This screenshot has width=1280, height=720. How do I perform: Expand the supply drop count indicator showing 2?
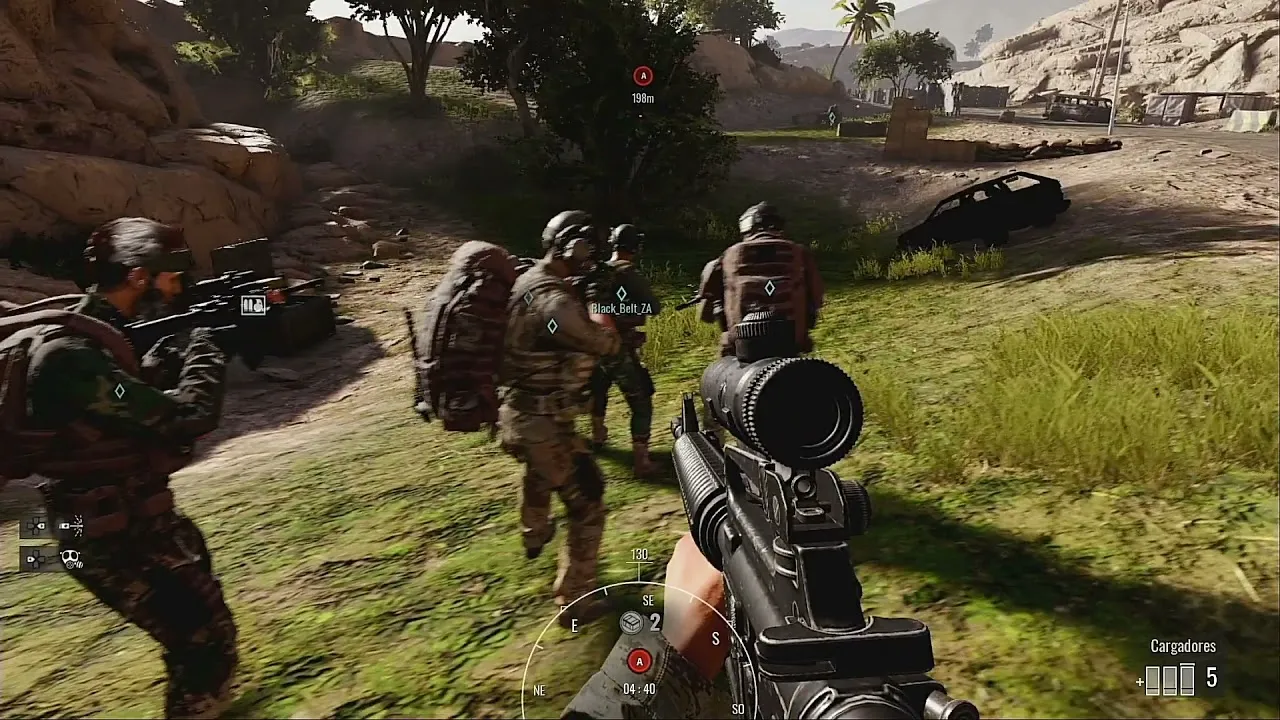(x=655, y=622)
